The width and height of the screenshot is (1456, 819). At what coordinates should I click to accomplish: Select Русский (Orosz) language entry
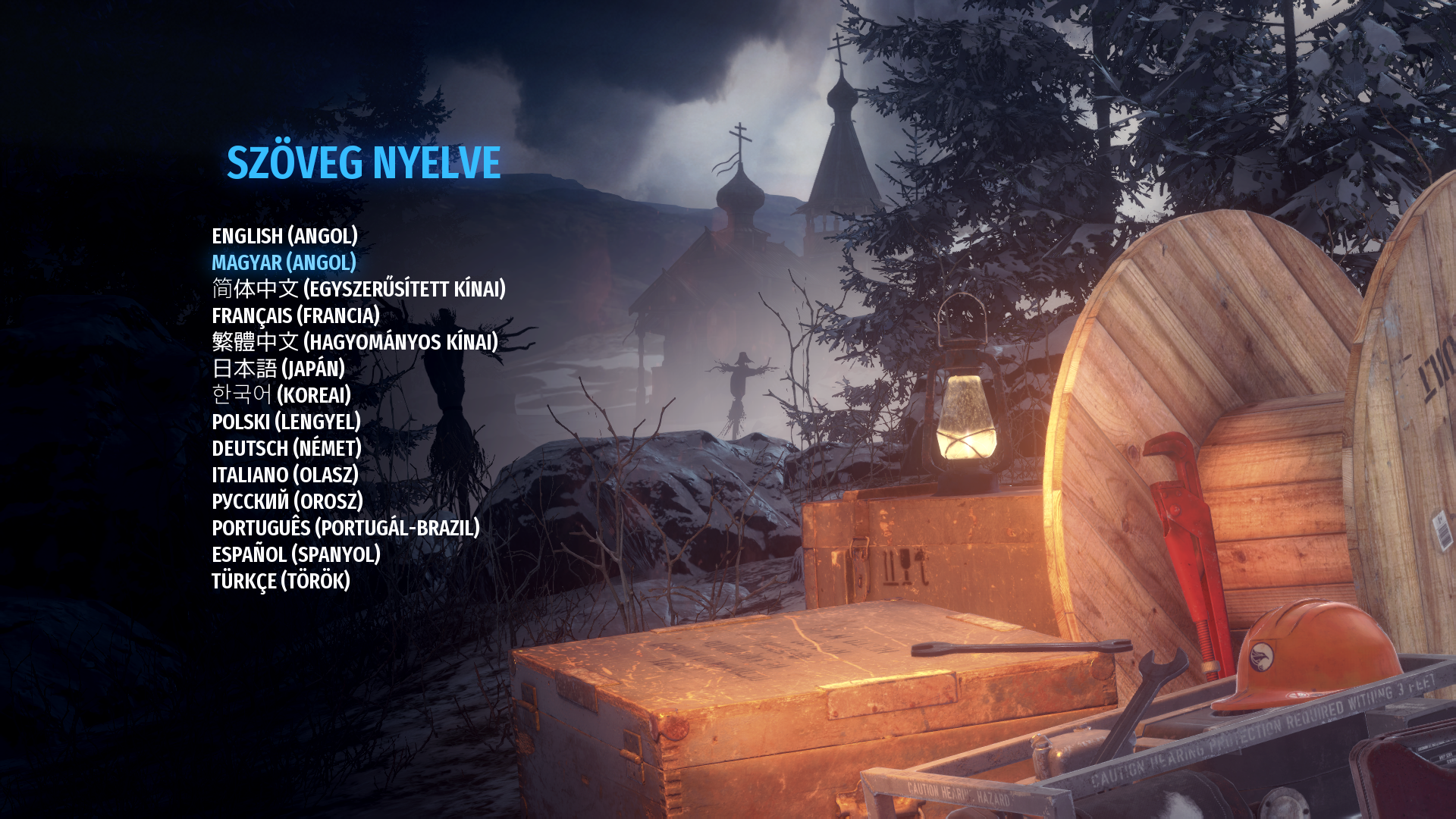[287, 502]
